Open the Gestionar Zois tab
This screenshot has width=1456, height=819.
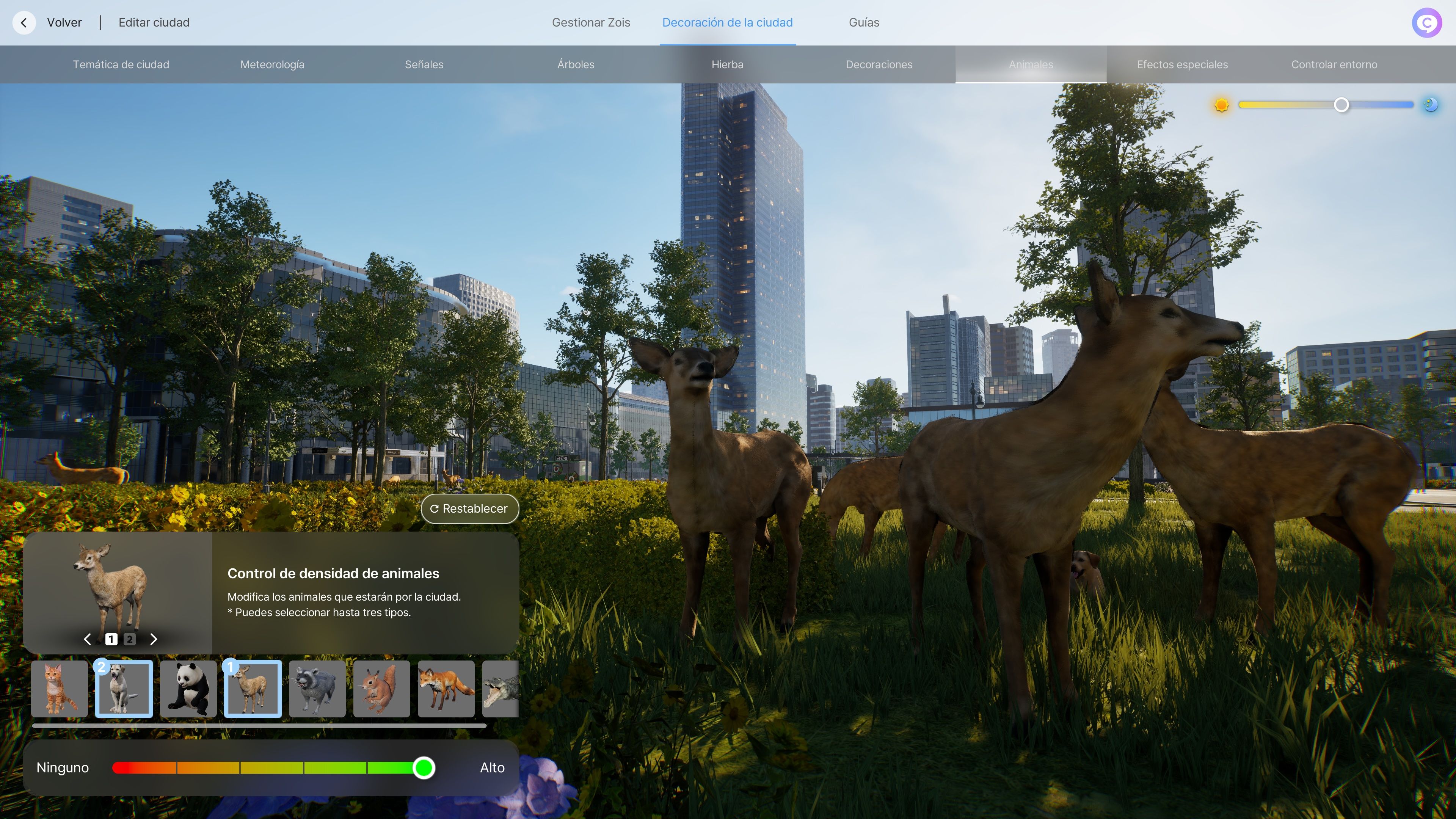(591, 23)
